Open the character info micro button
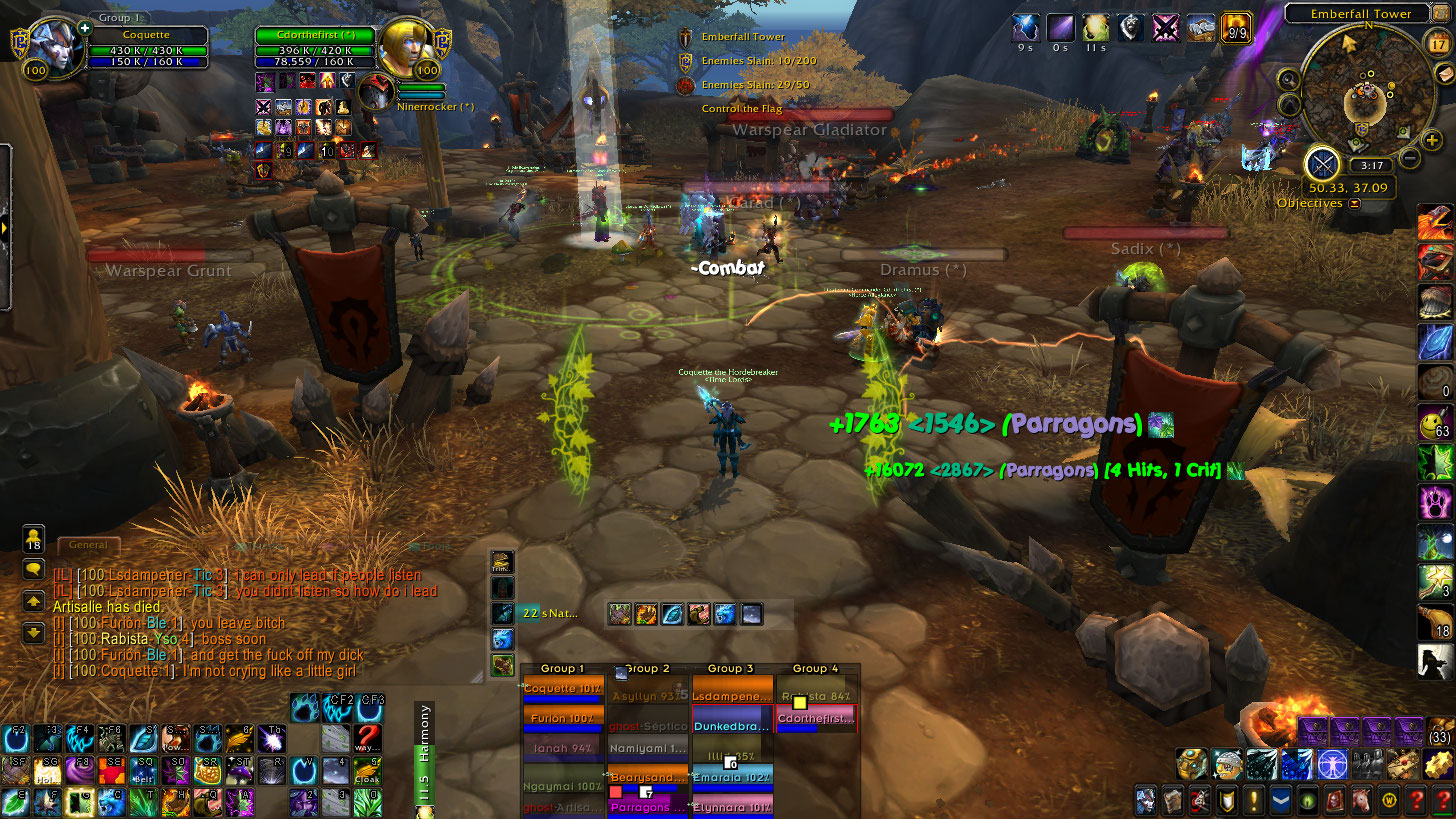Viewport: 1456px width, 819px height. click(x=1148, y=800)
